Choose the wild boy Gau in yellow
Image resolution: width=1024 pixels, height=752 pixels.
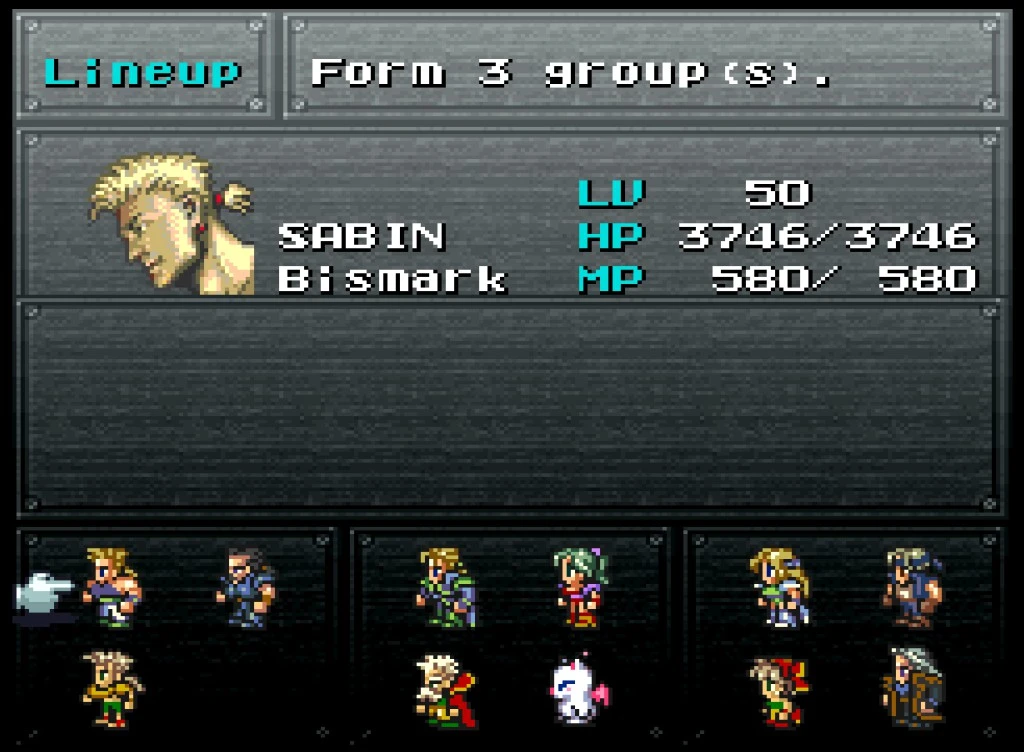(x=111, y=689)
